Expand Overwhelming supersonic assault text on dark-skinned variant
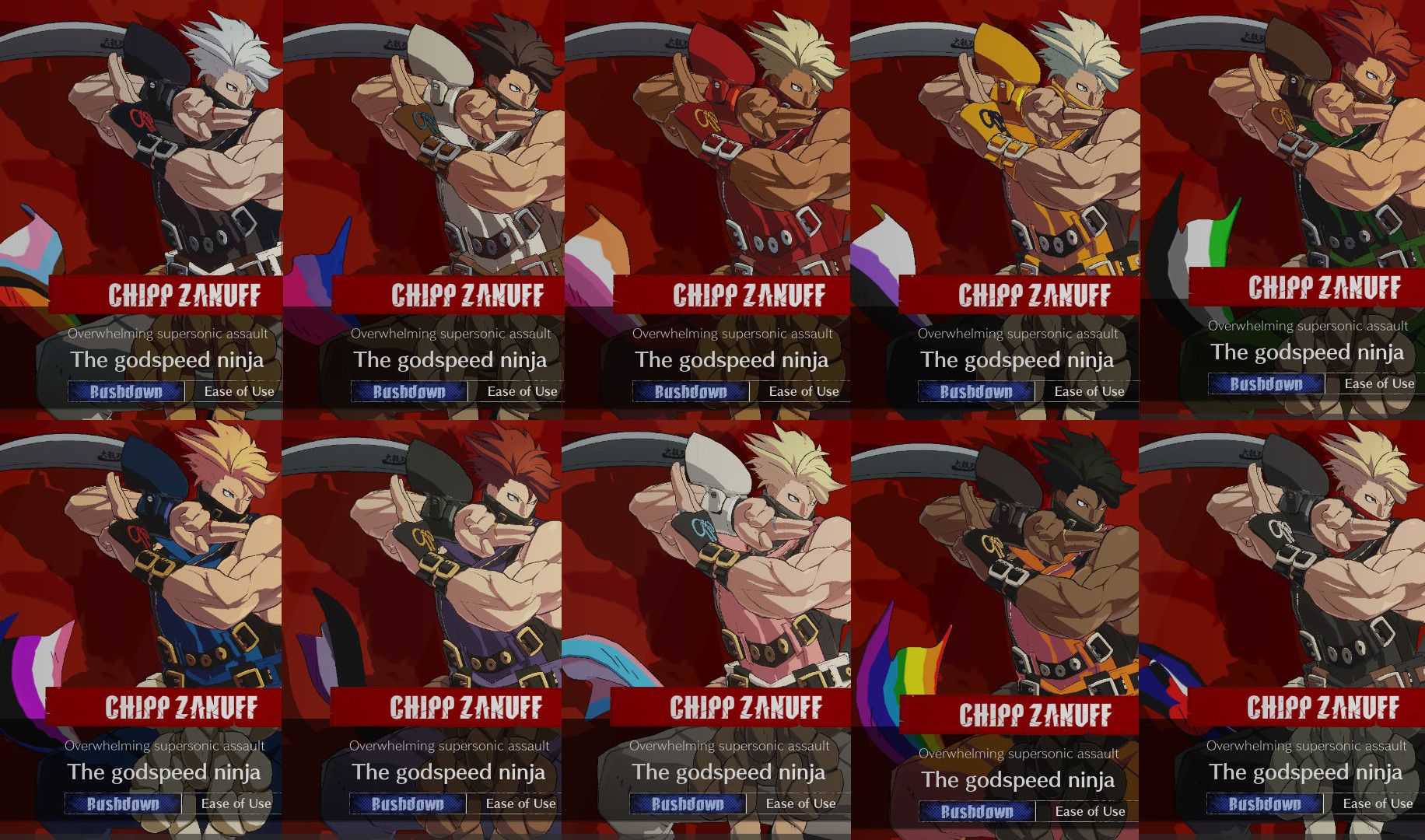The width and height of the screenshot is (1425, 840). 1019,753
